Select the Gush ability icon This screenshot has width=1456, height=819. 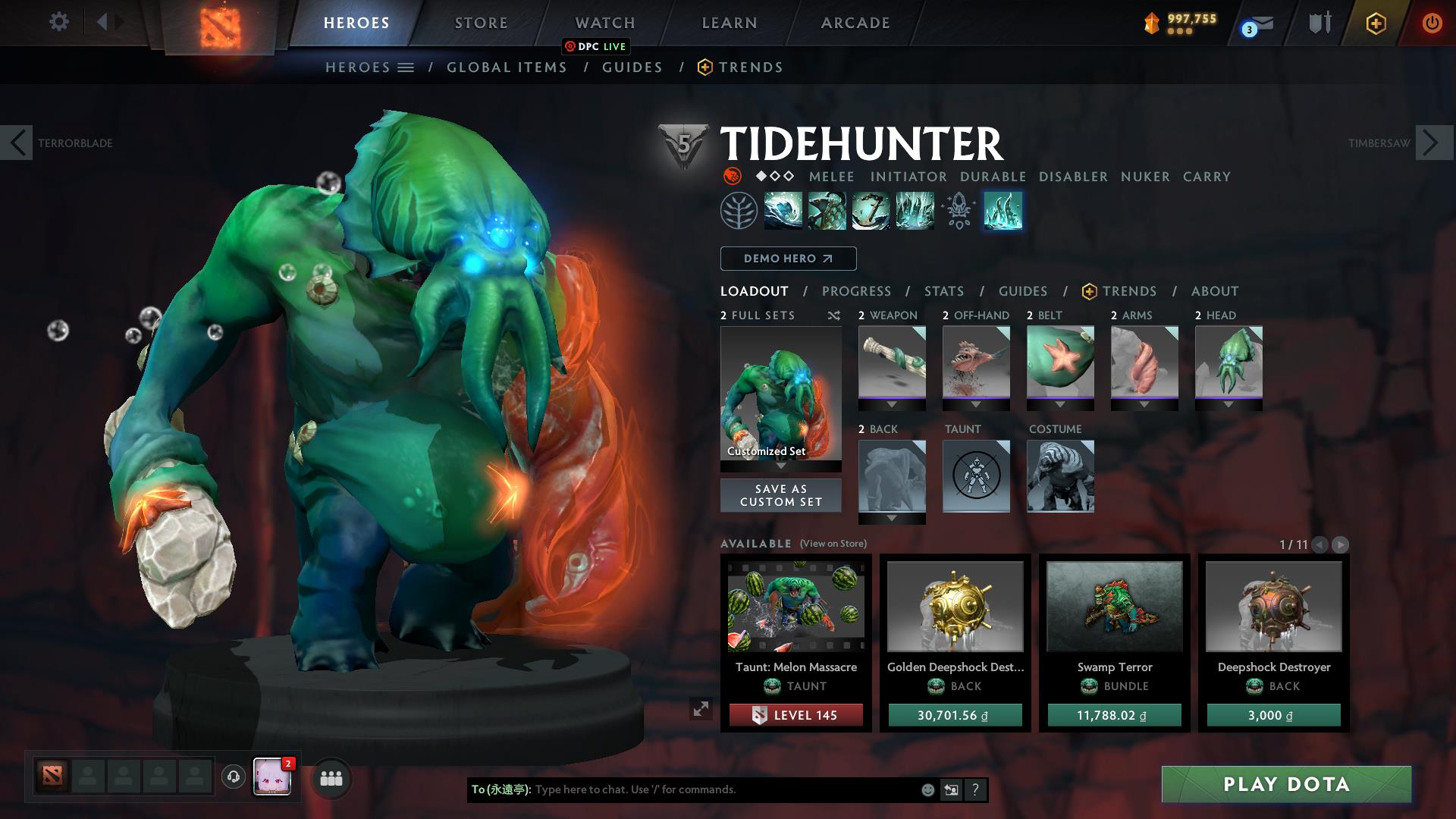782,211
